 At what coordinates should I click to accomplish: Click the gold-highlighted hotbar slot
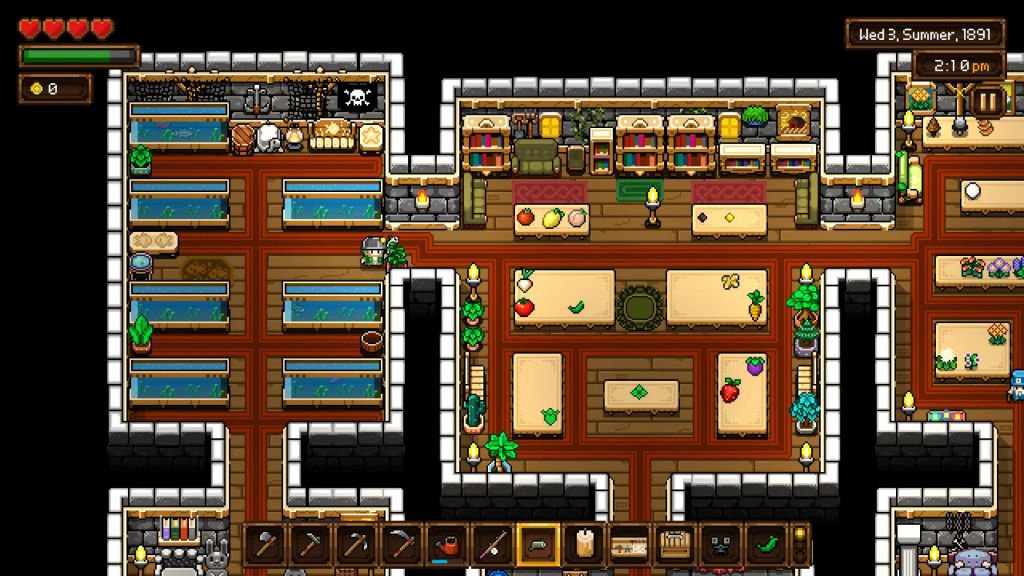(539, 545)
